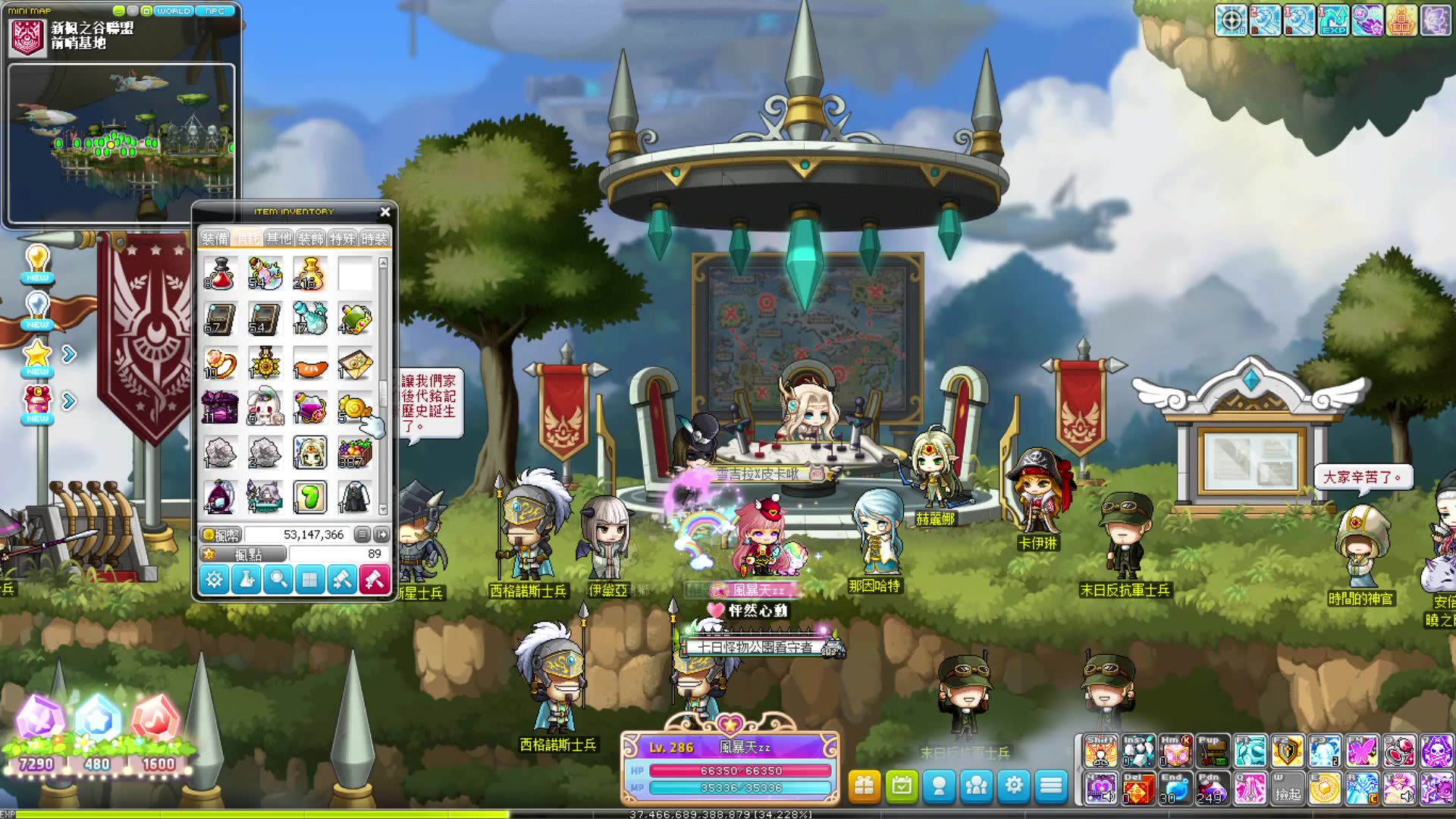The width and height of the screenshot is (1456, 819).
Task: Click the inventory gear settings button
Action: coord(215,580)
